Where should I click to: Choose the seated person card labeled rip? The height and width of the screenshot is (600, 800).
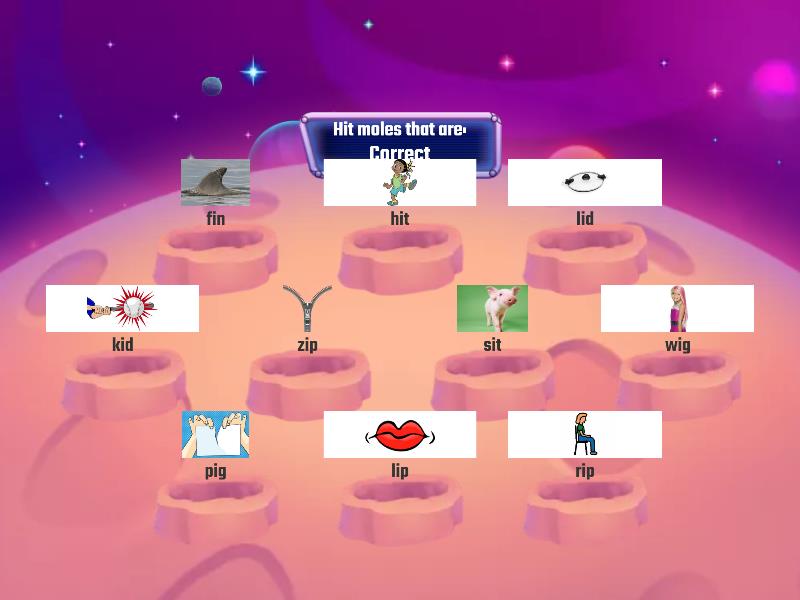click(x=584, y=434)
